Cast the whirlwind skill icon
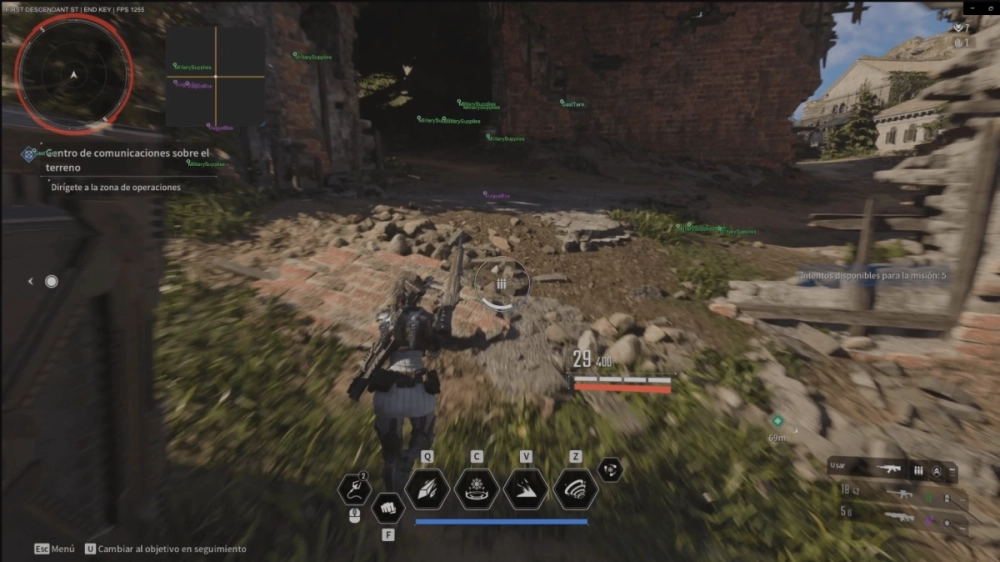This screenshot has width=1000, height=562. point(575,488)
